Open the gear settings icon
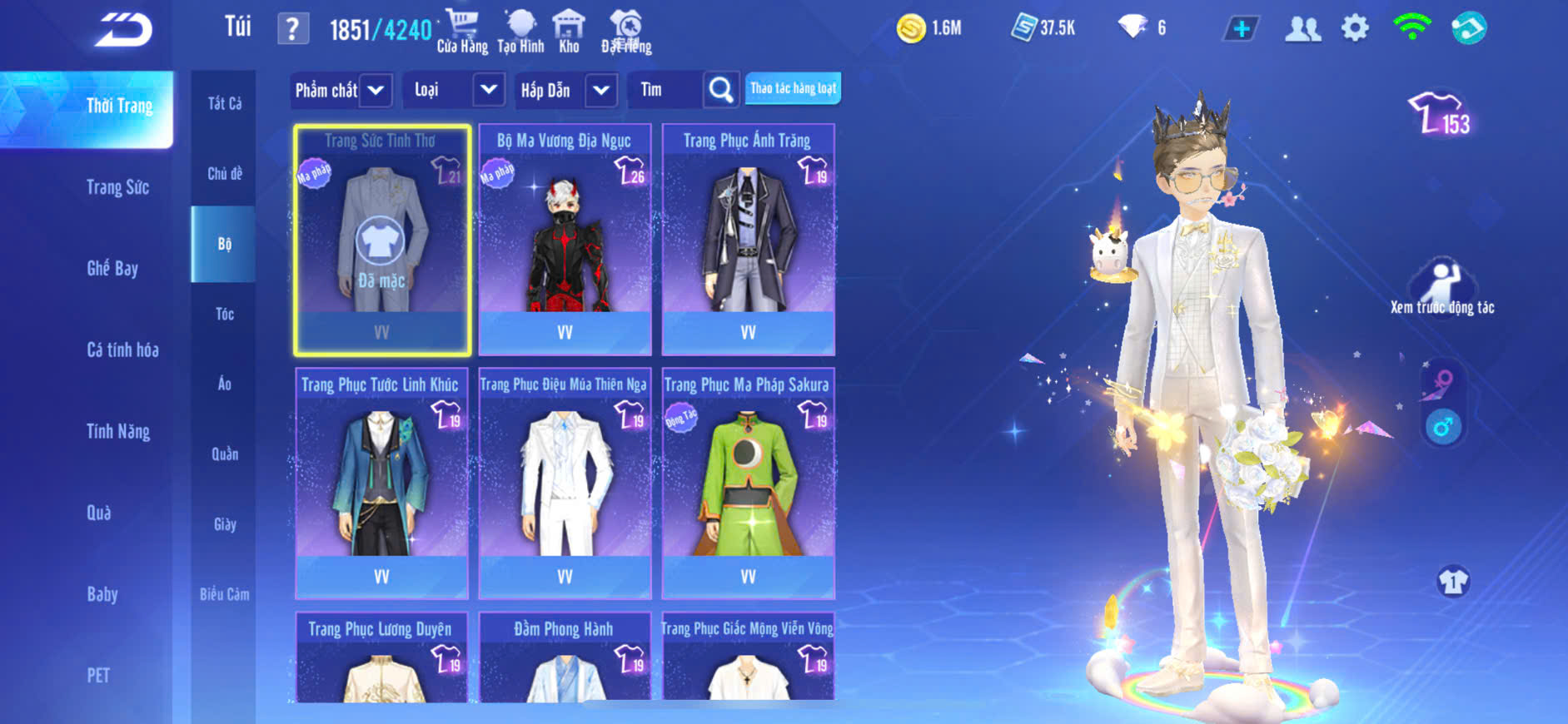Image resolution: width=1568 pixels, height=724 pixels. point(1355,28)
